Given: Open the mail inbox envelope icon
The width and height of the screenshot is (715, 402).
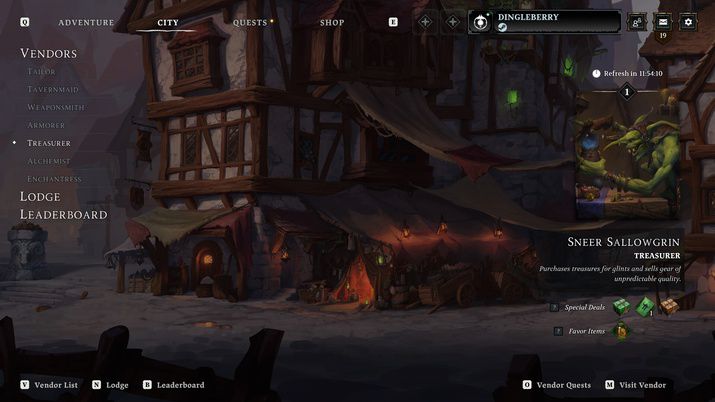Looking at the screenshot, I should click(x=662, y=22).
